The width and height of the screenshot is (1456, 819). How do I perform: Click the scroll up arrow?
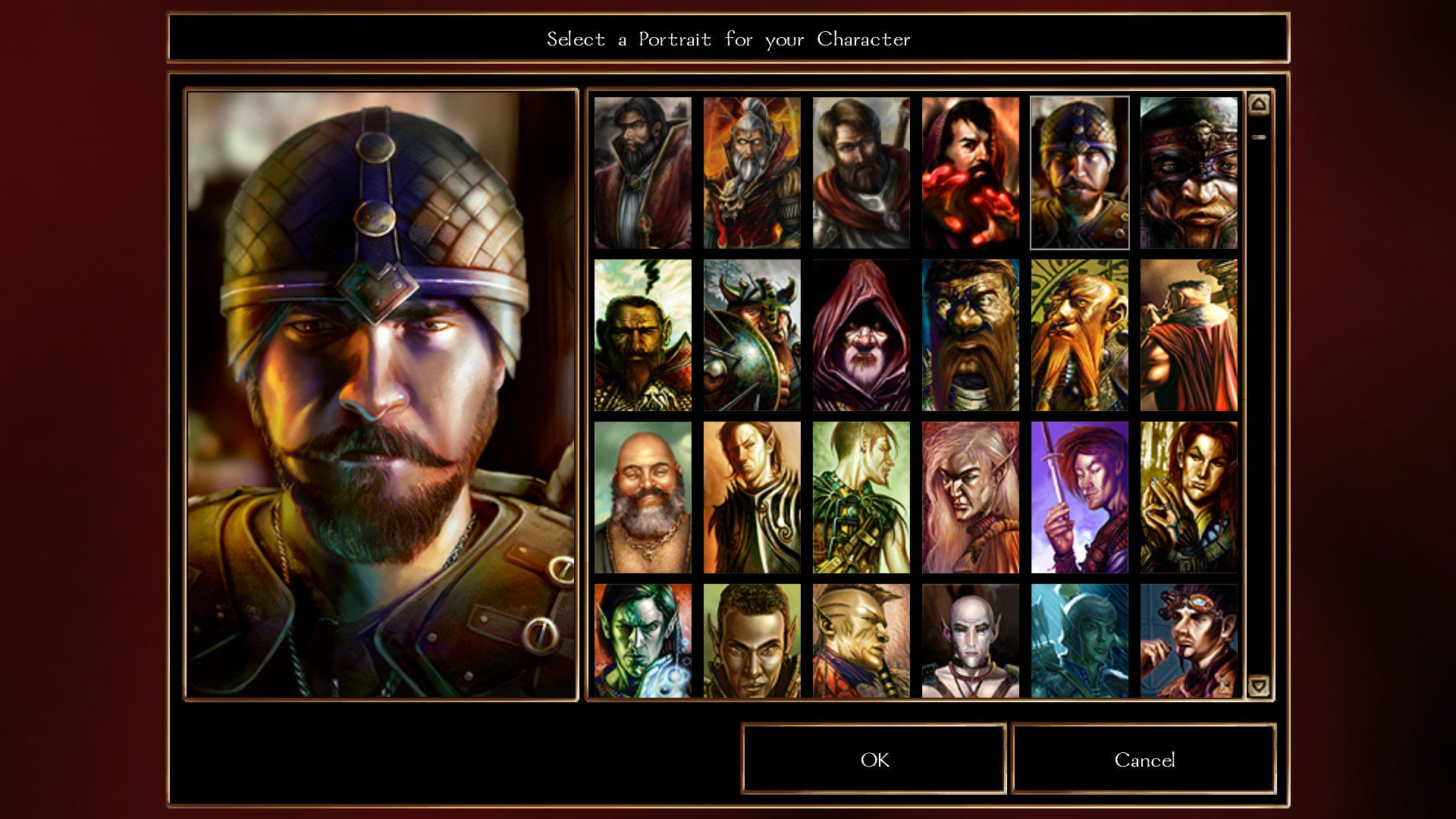click(x=1259, y=103)
